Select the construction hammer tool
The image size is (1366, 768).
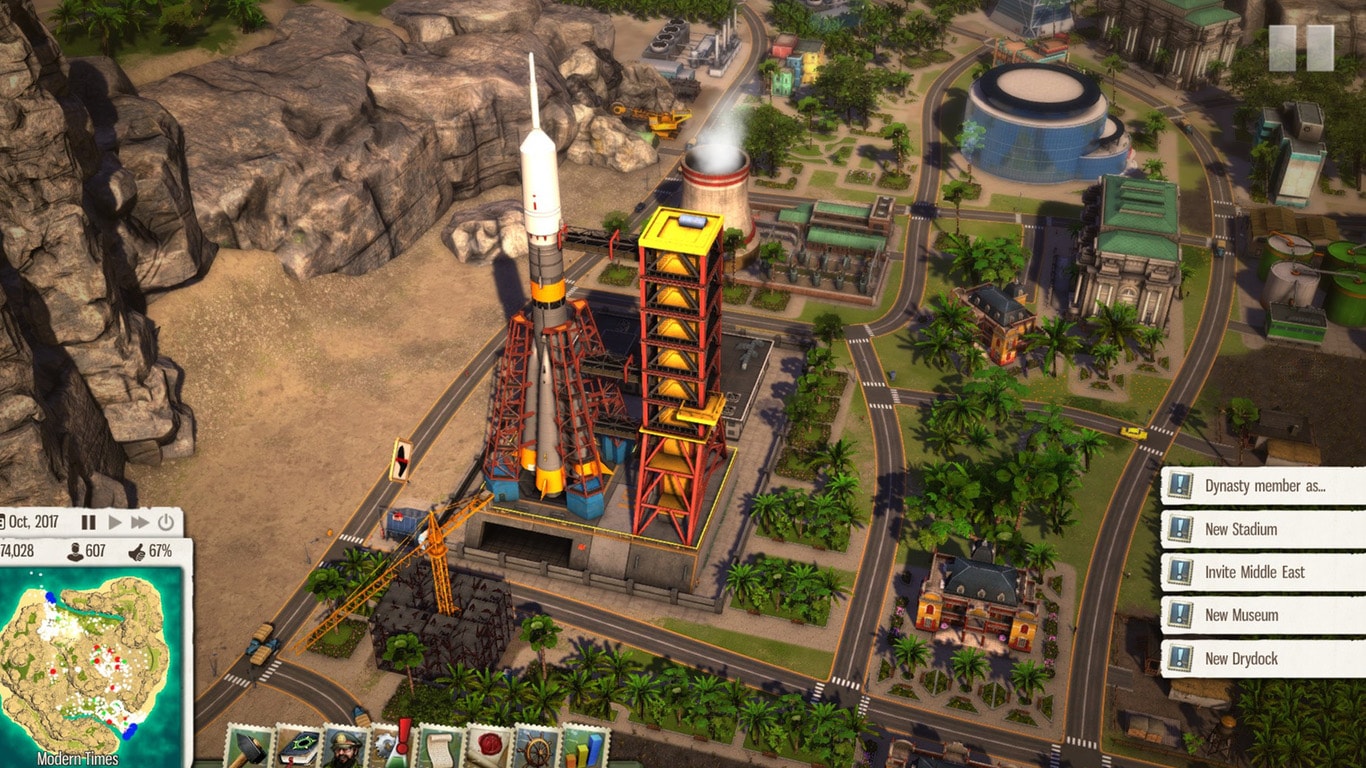pos(250,748)
